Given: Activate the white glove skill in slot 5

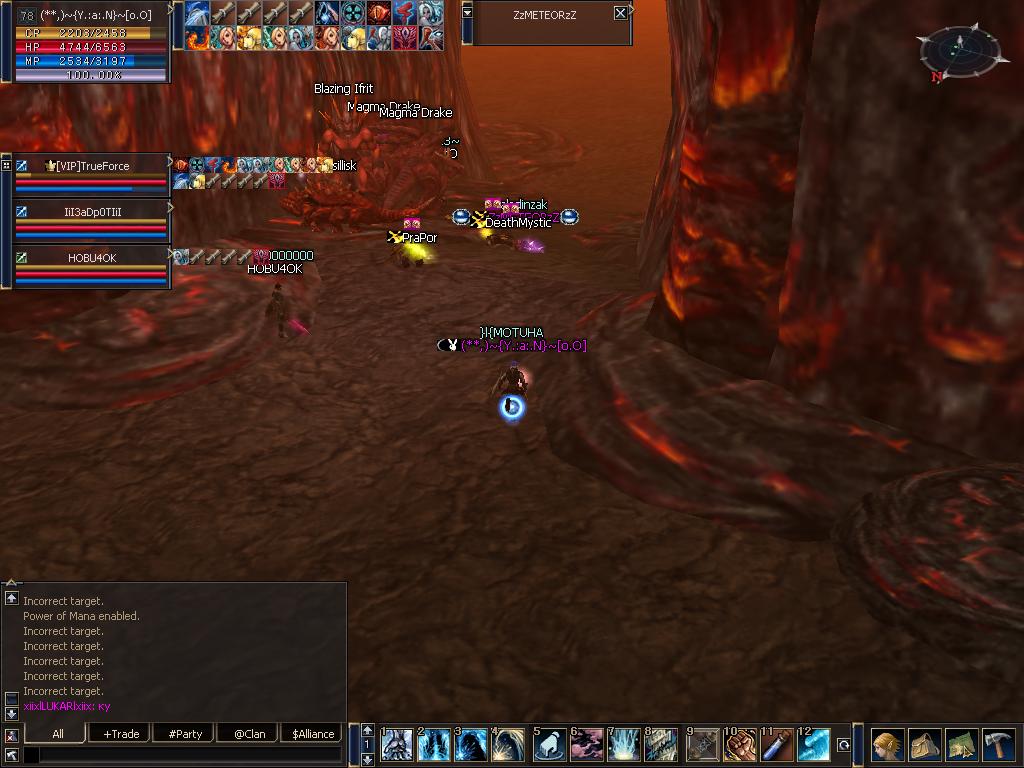Looking at the screenshot, I should [549, 745].
